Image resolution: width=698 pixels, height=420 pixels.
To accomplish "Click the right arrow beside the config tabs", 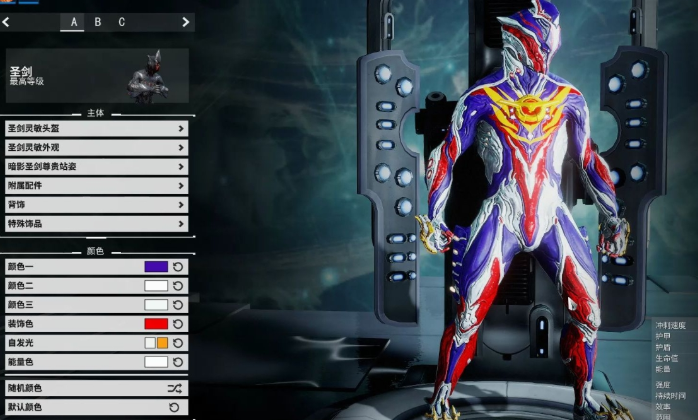I will (x=186, y=21).
